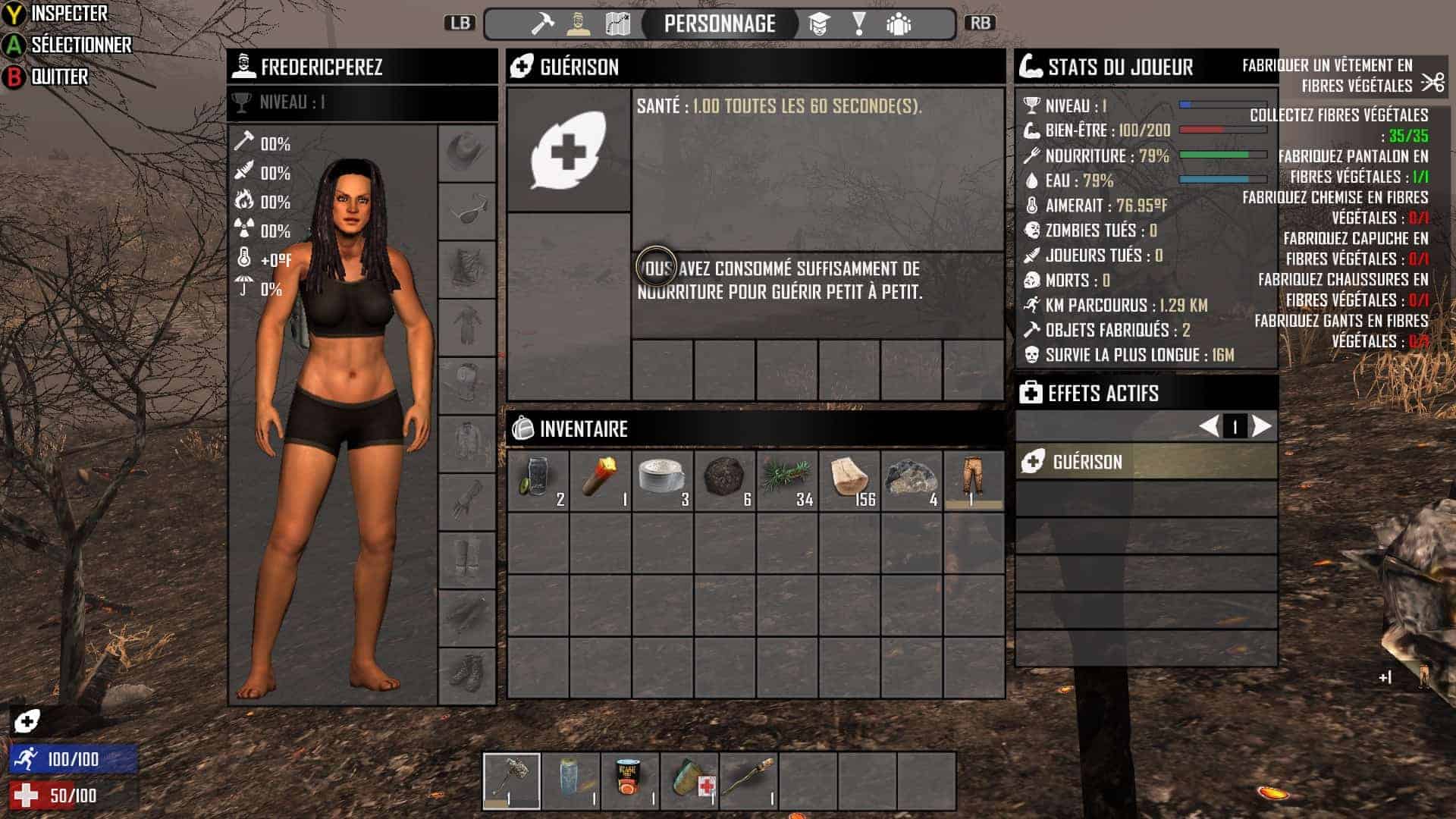The height and width of the screenshot is (819, 1456).
Task: Click the glass jar inventory slot
Action: coord(538,481)
